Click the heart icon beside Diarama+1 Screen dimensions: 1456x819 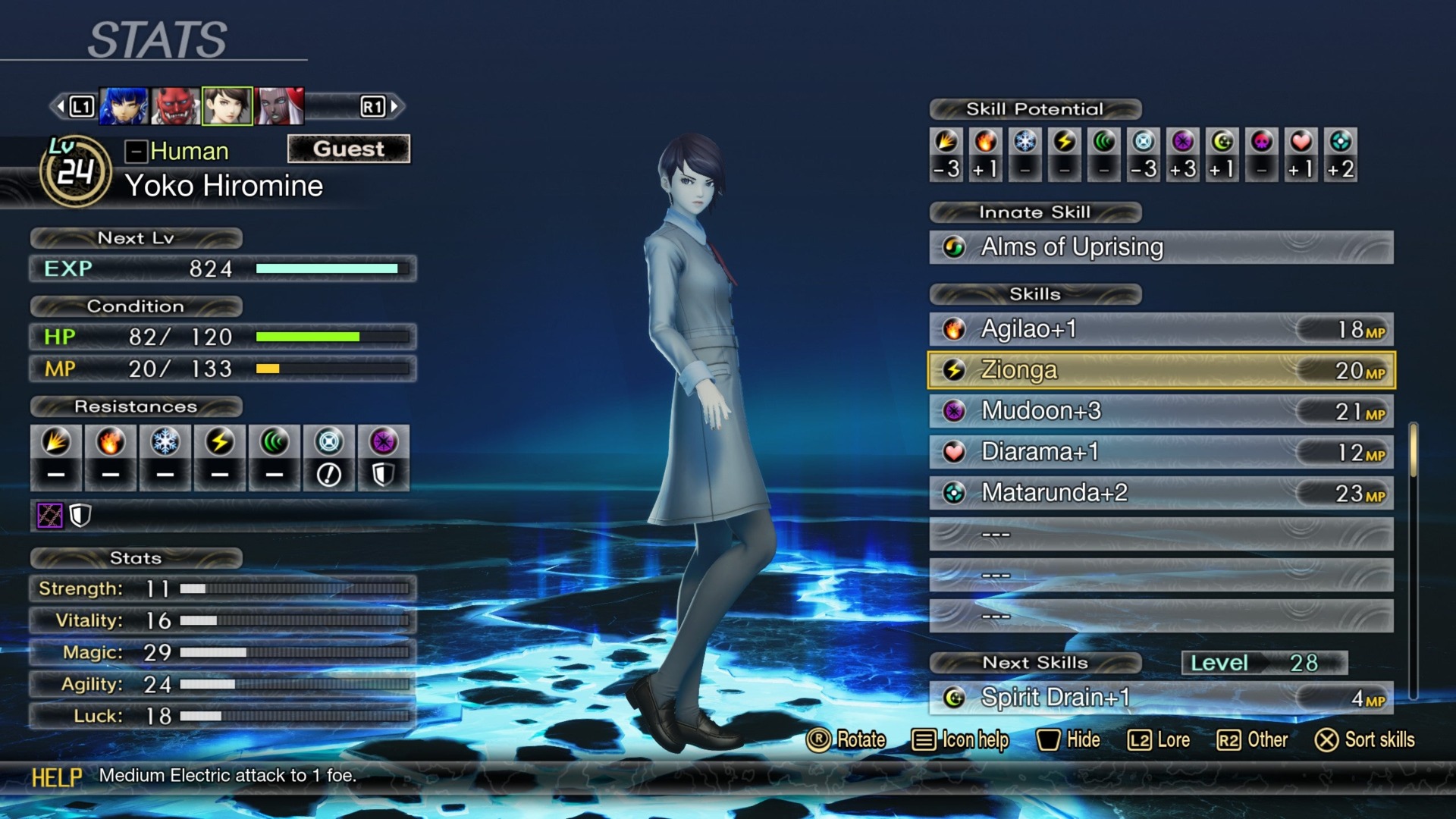click(954, 452)
